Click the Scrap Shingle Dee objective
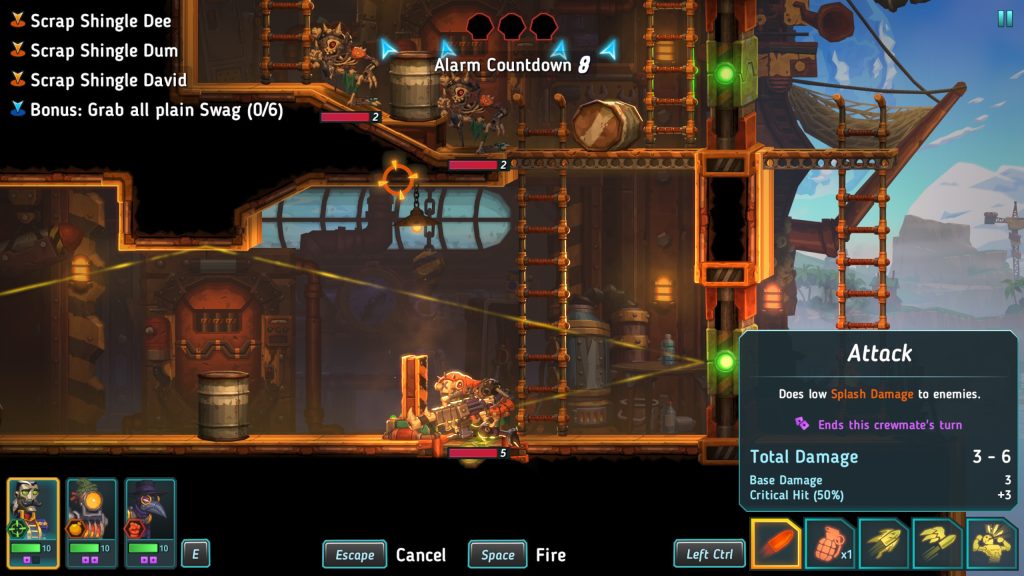1024x576 pixels. (x=100, y=21)
